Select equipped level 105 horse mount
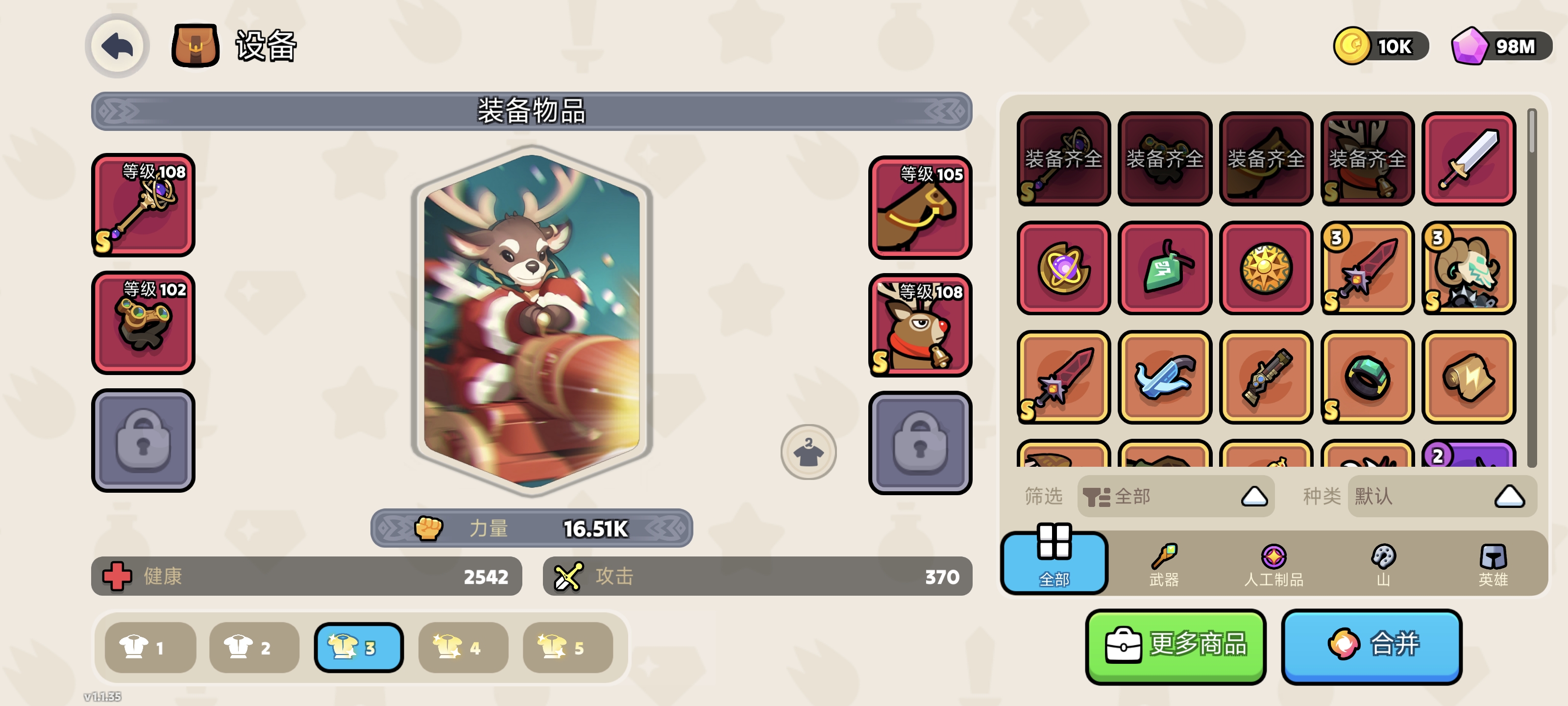 tap(919, 208)
